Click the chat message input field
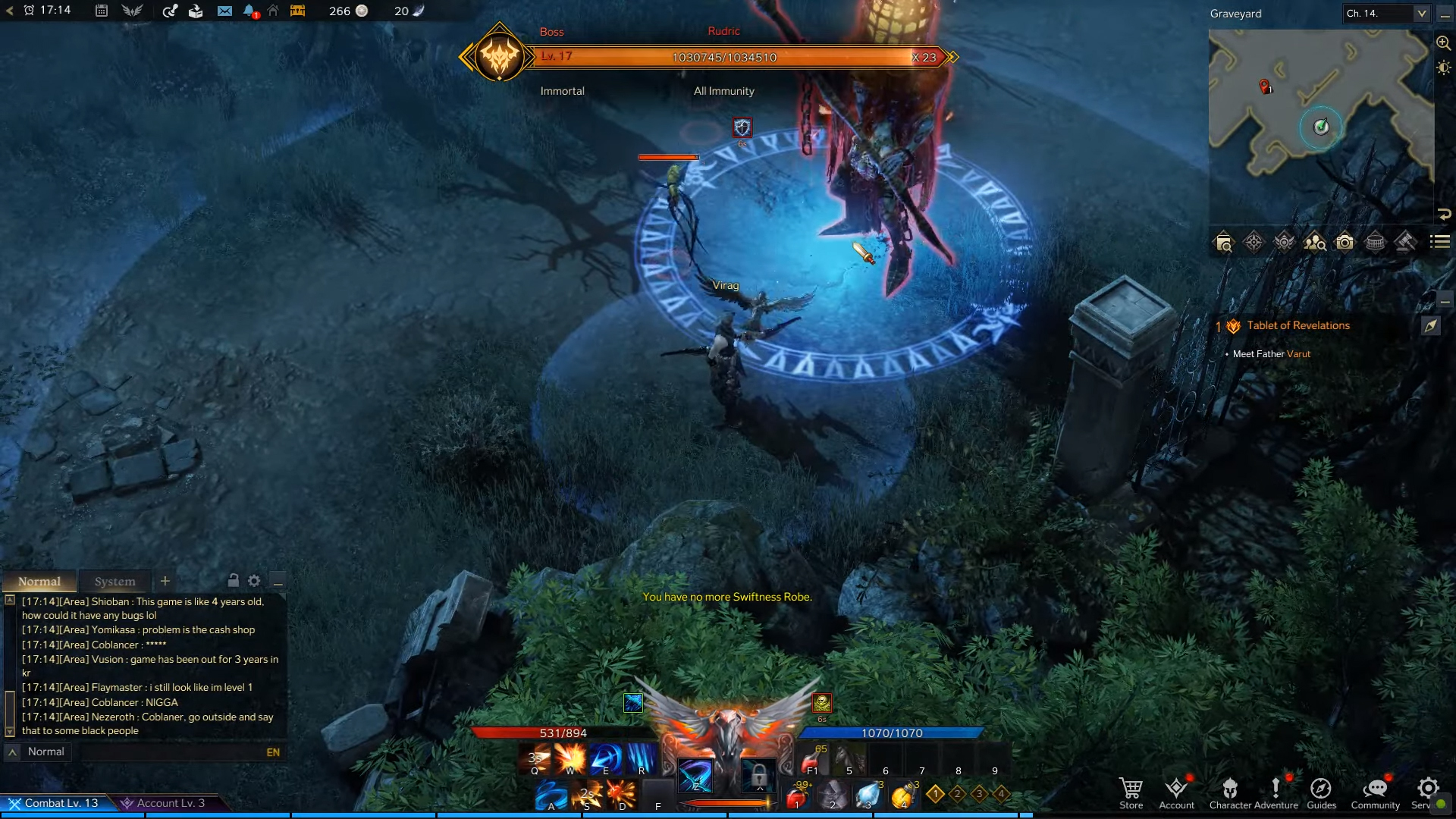The height and width of the screenshot is (819, 1456). click(171, 752)
